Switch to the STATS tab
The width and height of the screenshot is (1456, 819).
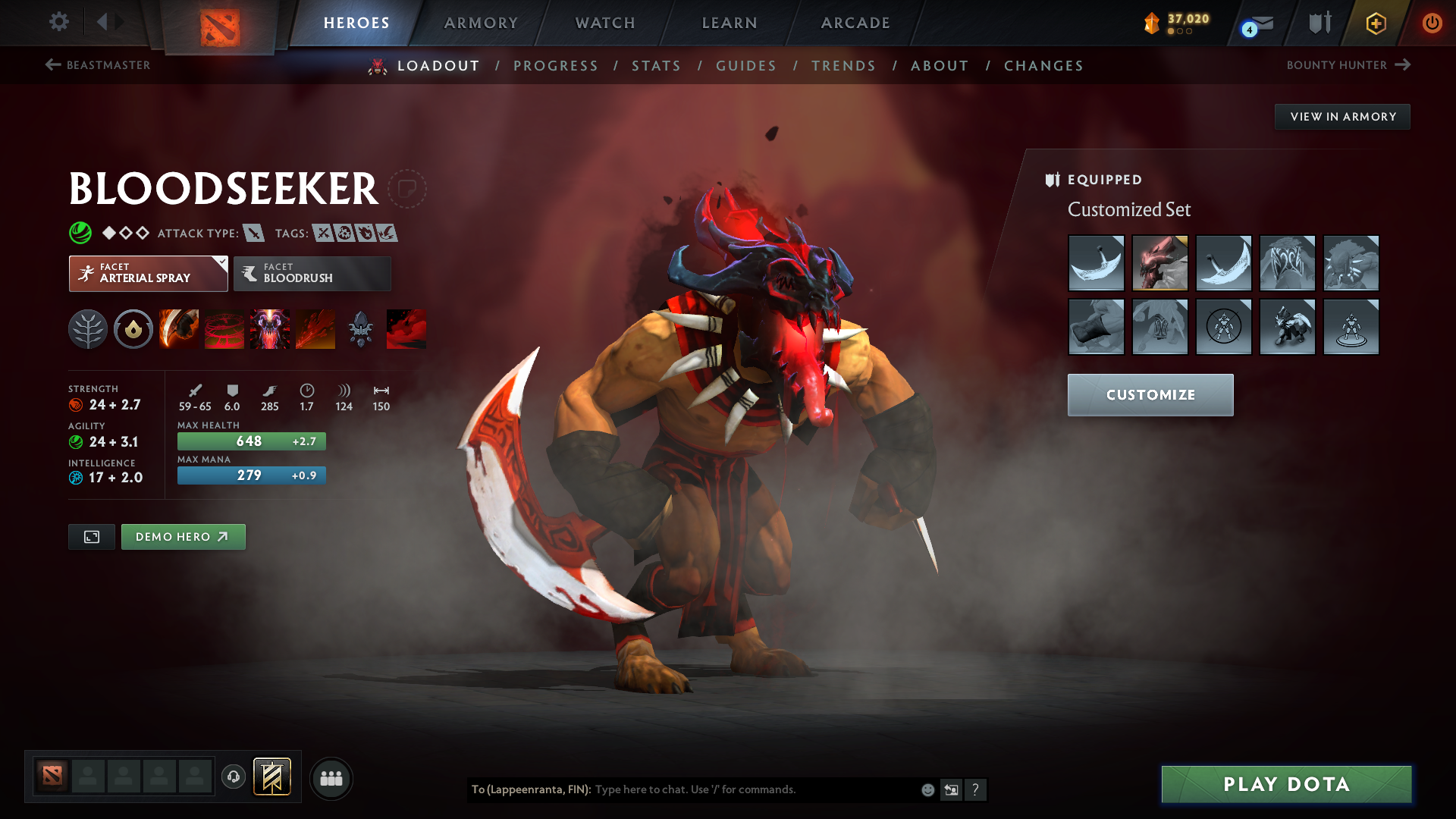(x=656, y=65)
